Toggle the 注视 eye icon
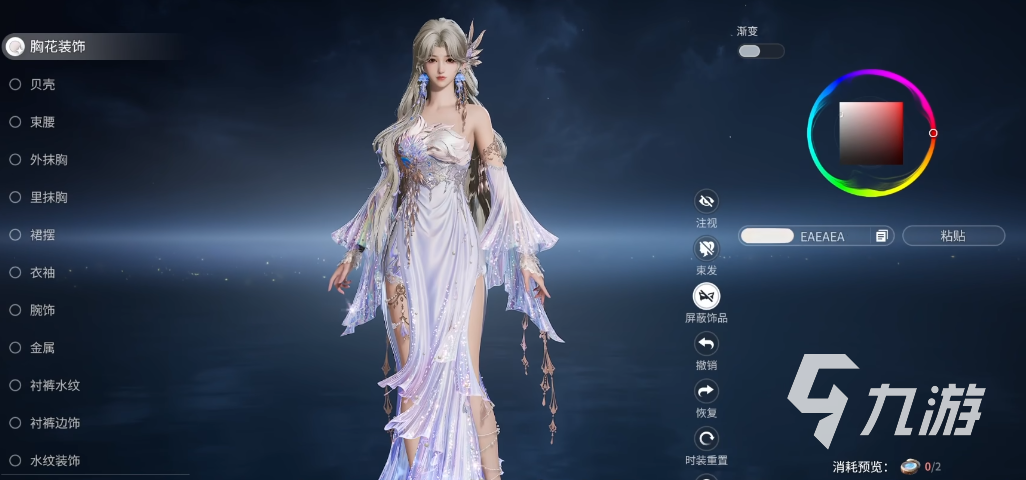The height and width of the screenshot is (480, 1026). click(x=706, y=202)
